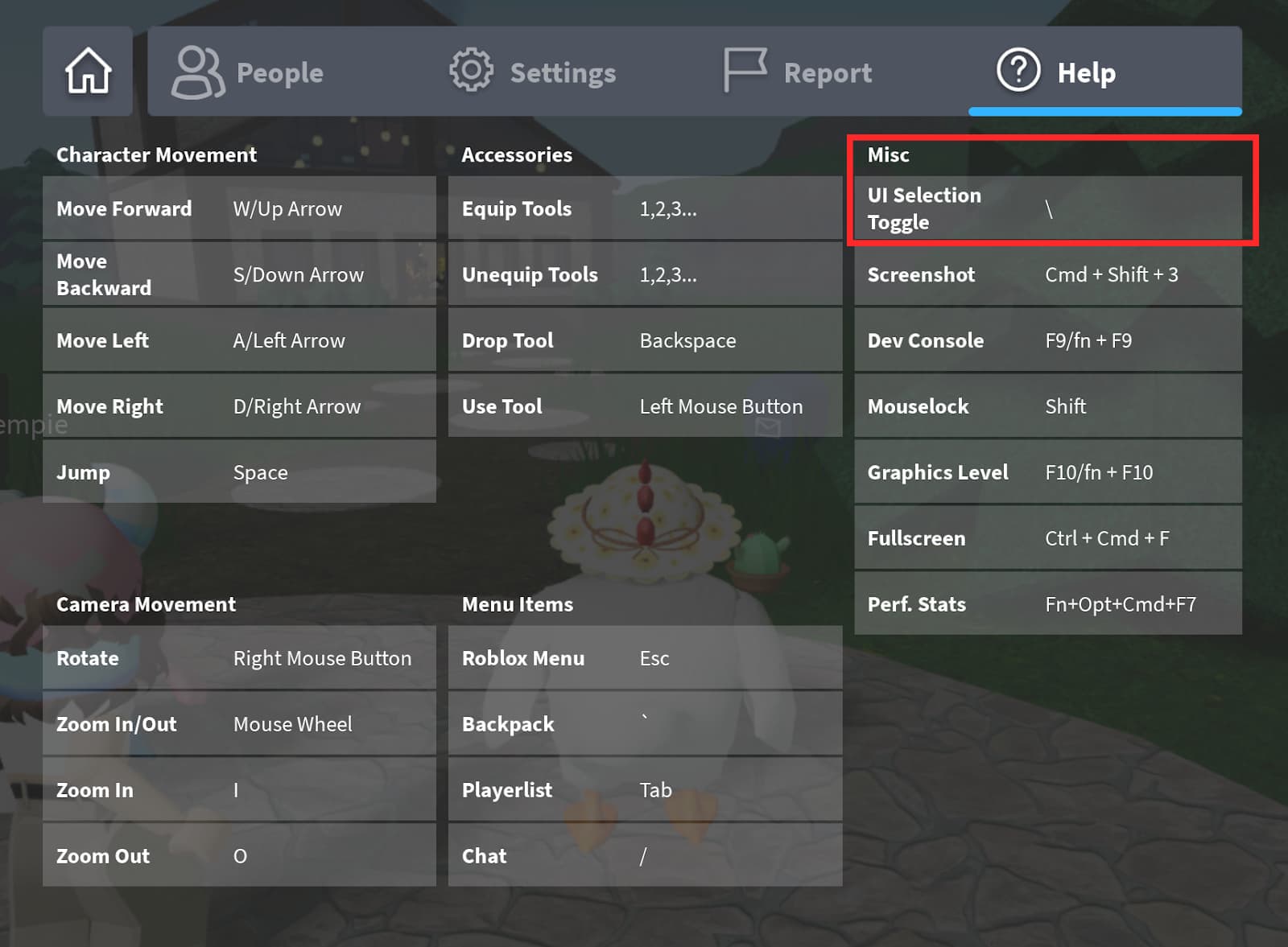Viewport: 1288px width, 947px height.
Task: Click the UI Selection Toggle row
Action: point(1046,208)
